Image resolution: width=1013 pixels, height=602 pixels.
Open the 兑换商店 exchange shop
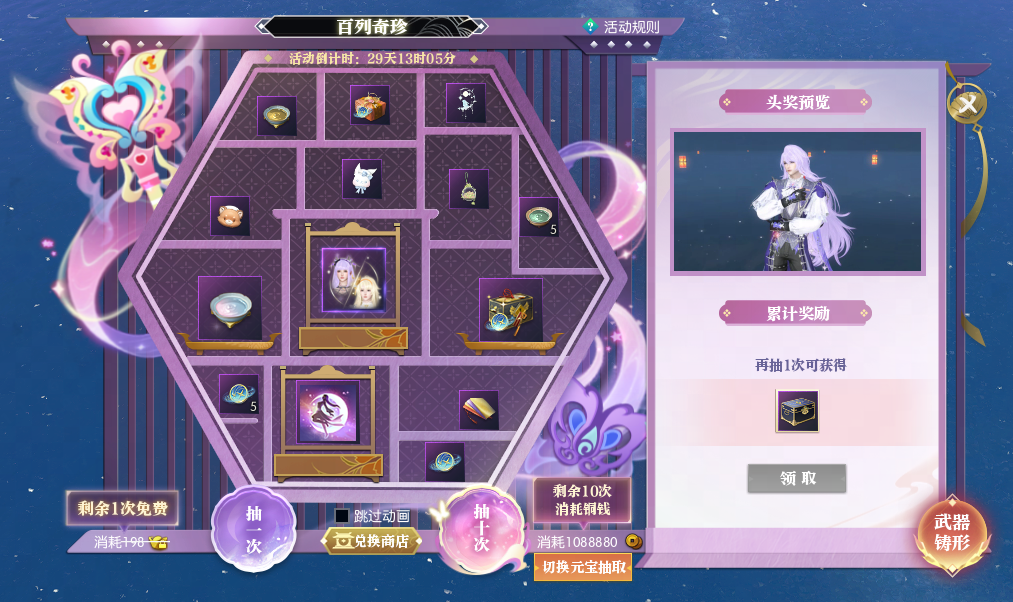[371, 541]
